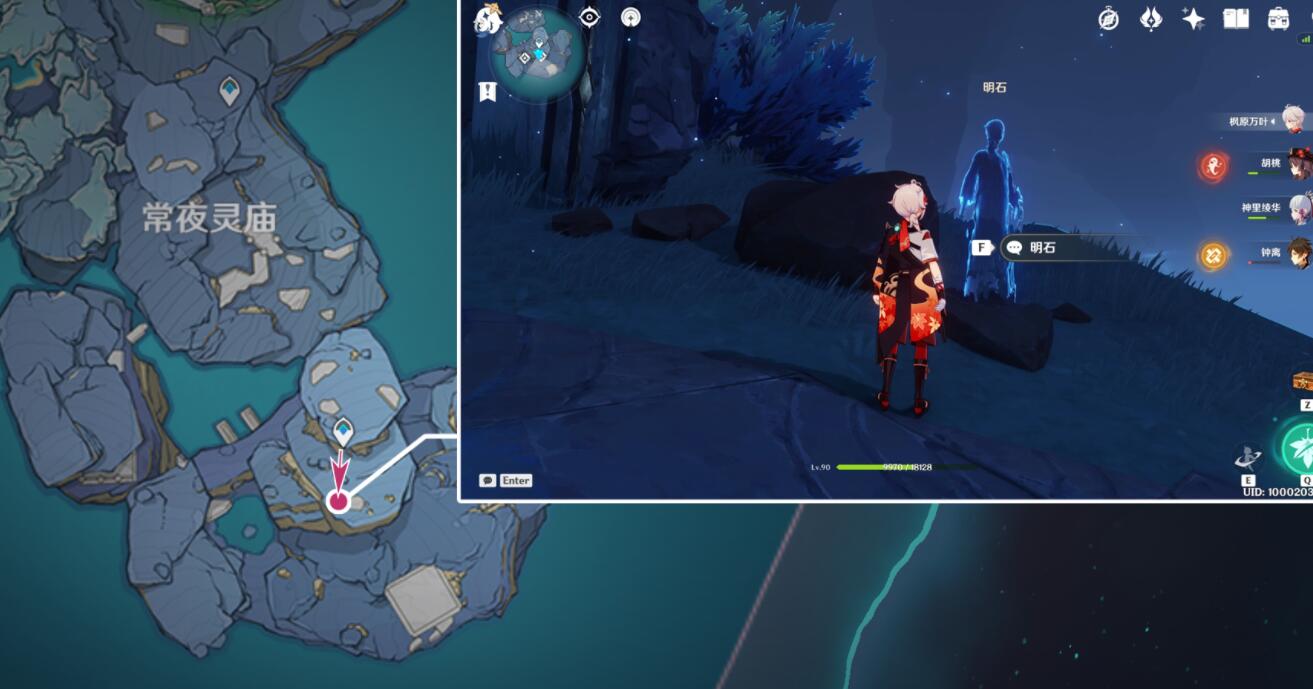Select the teleport waypoint near 常夜灵庙 label
The height and width of the screenshot is (689, 1313).
(229, 91)
